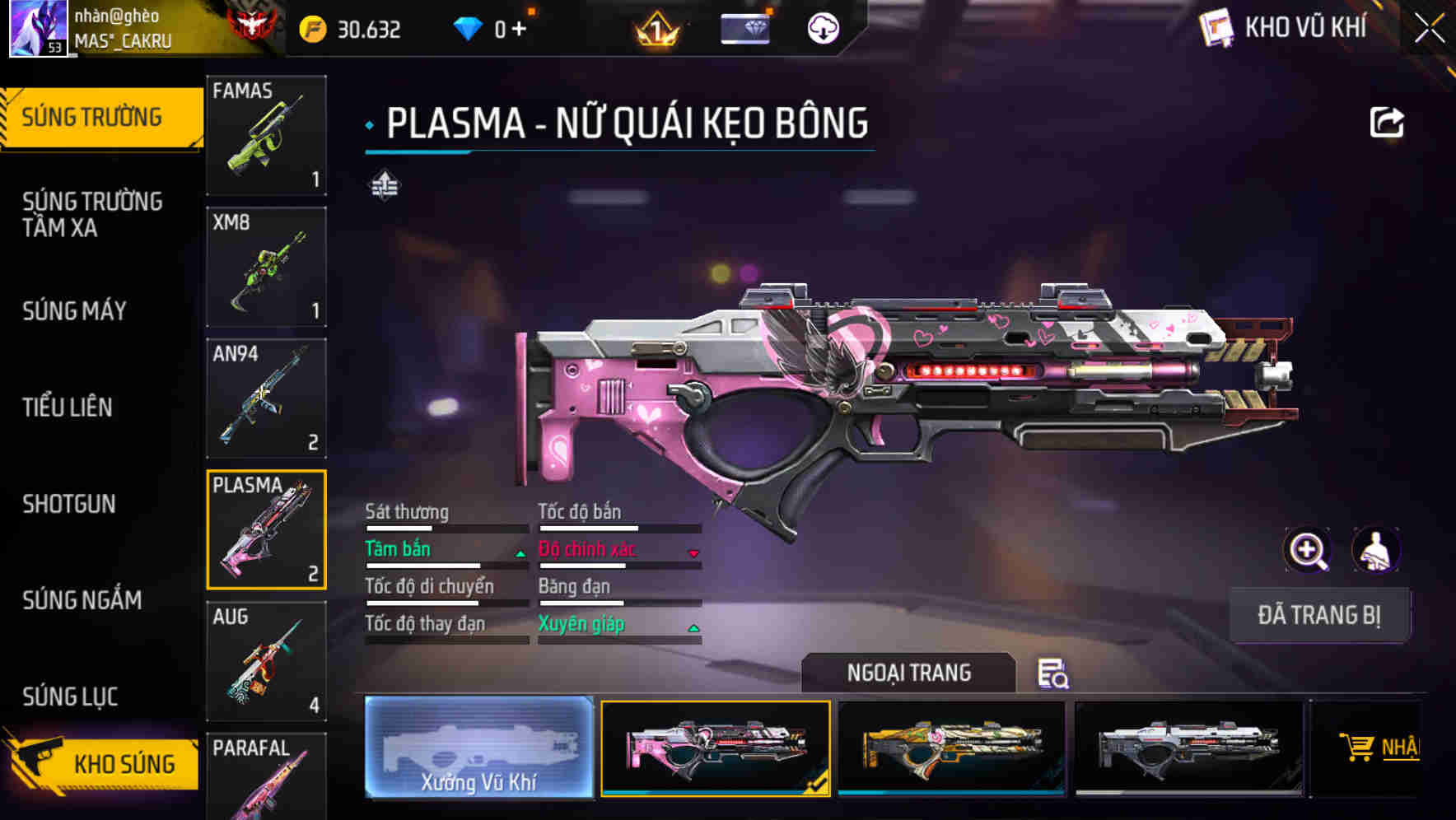Switch to the Shotgun category

(x=69, y=504)
